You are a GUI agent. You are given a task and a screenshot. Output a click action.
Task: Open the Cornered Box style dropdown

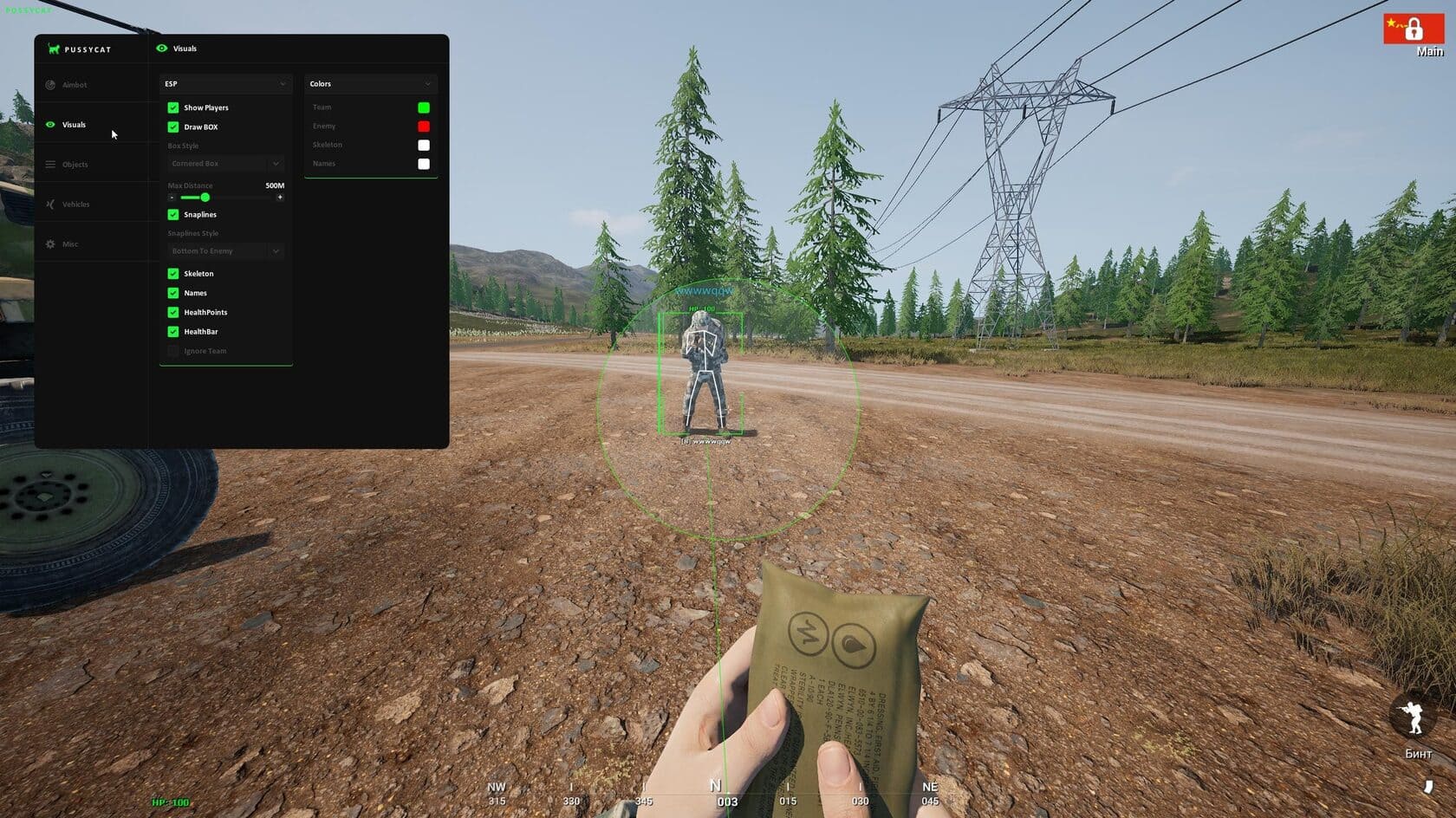point(225,164)
